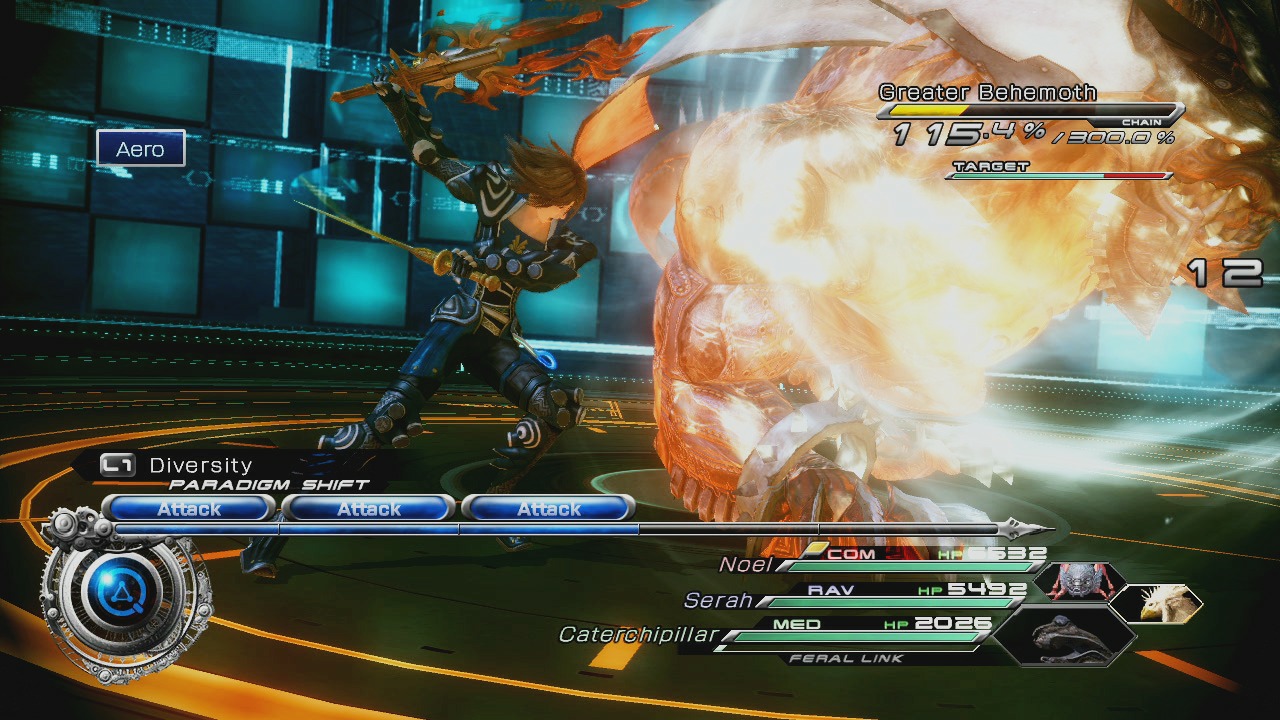
Task: Click the L1 button prompt icon
Action: click(x=119, y=464)
